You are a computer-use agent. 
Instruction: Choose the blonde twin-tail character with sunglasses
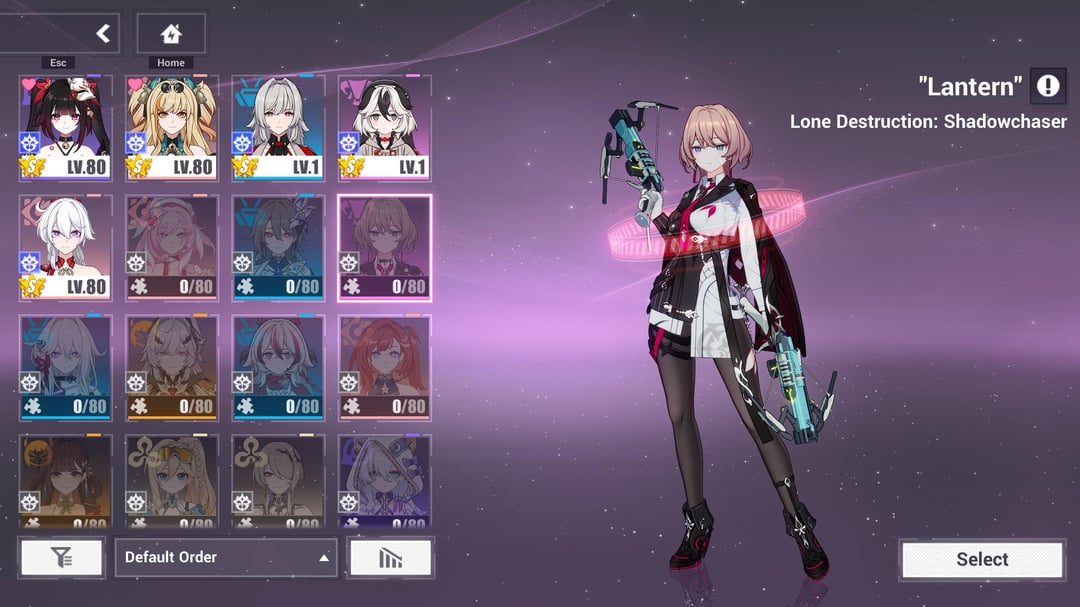tap(172, 127)
